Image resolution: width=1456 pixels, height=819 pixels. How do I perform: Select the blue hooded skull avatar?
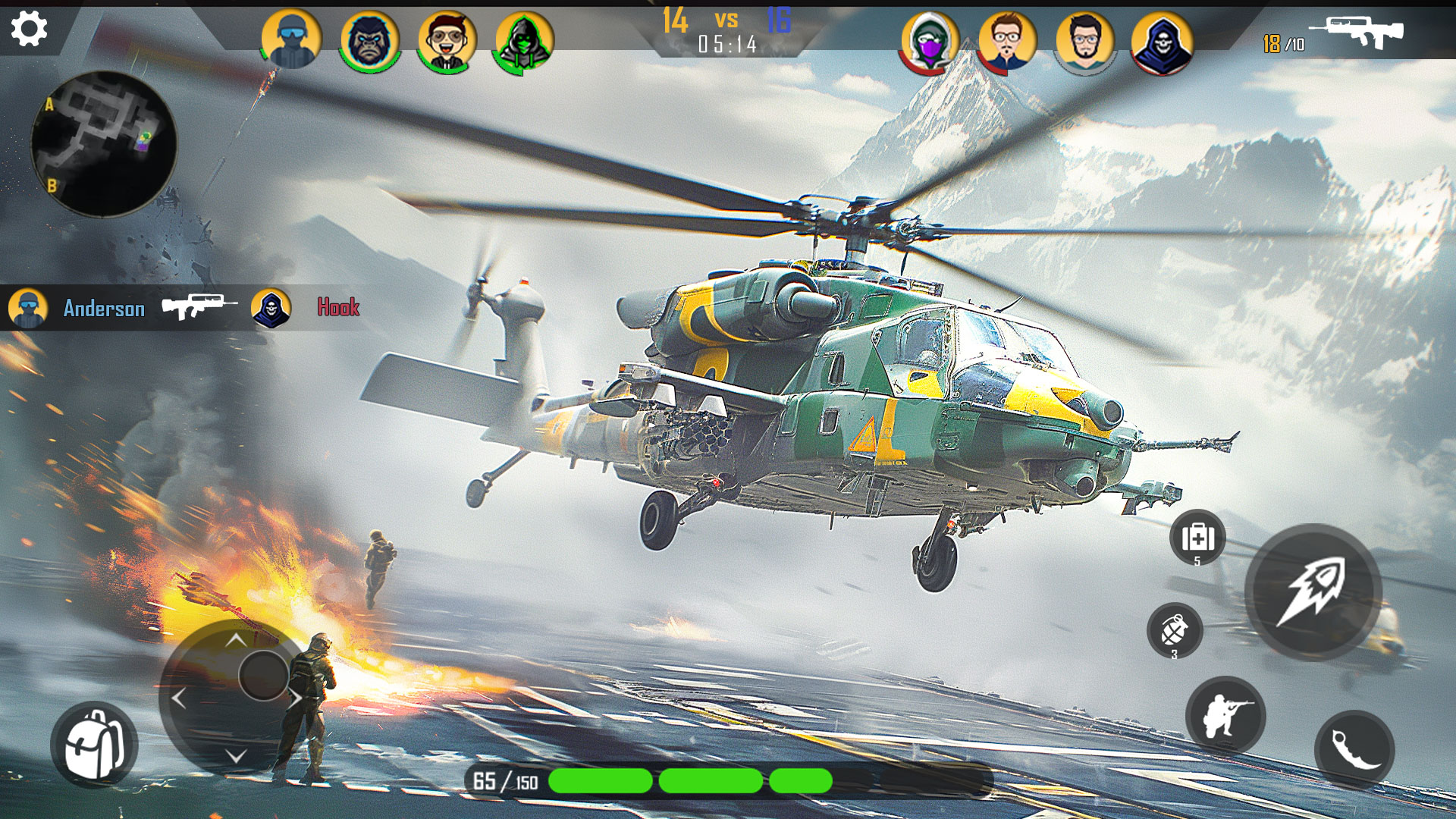pos(1161,42)
